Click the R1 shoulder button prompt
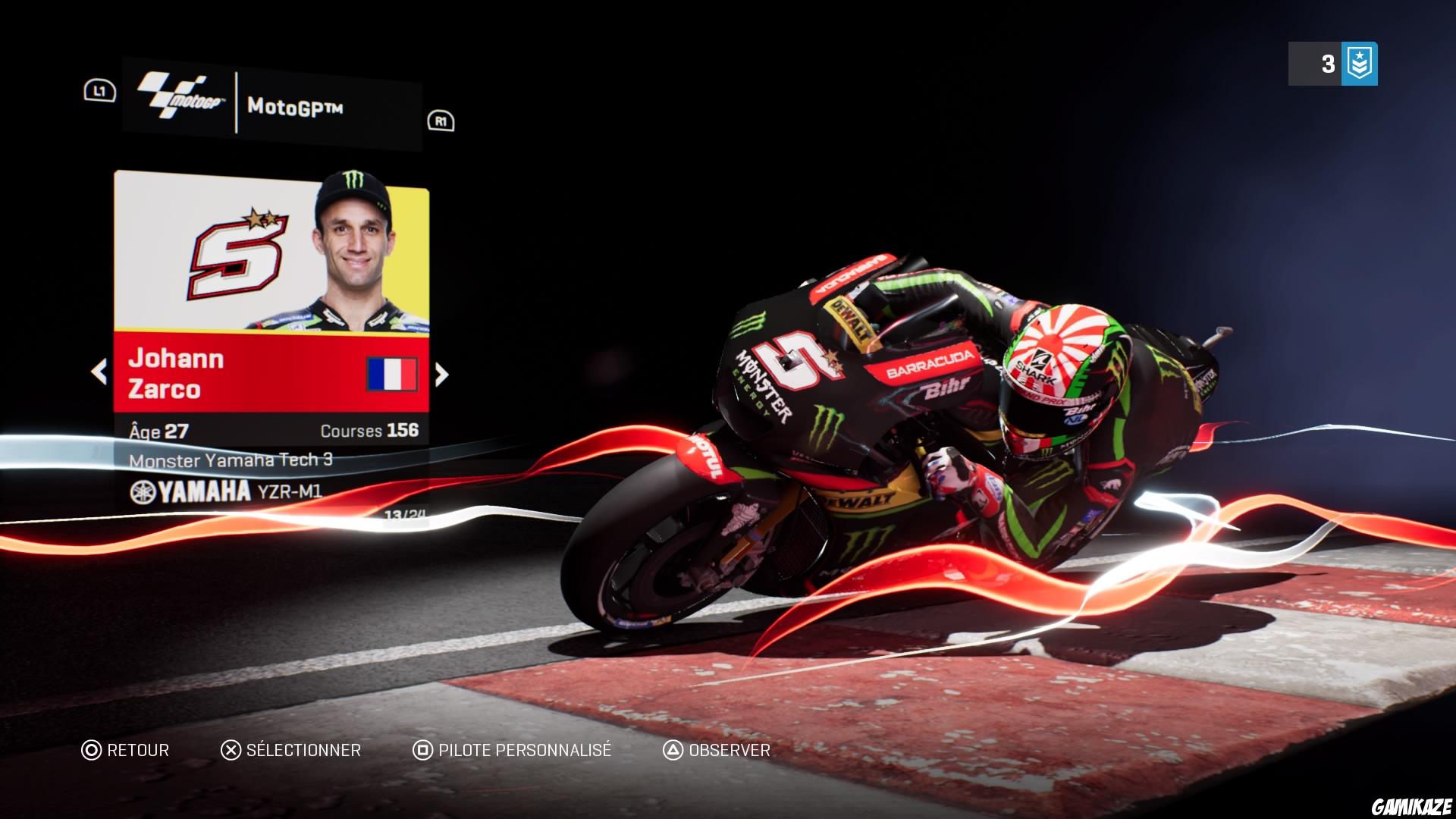Screen dimensions: 1456x819 (441, 121)
